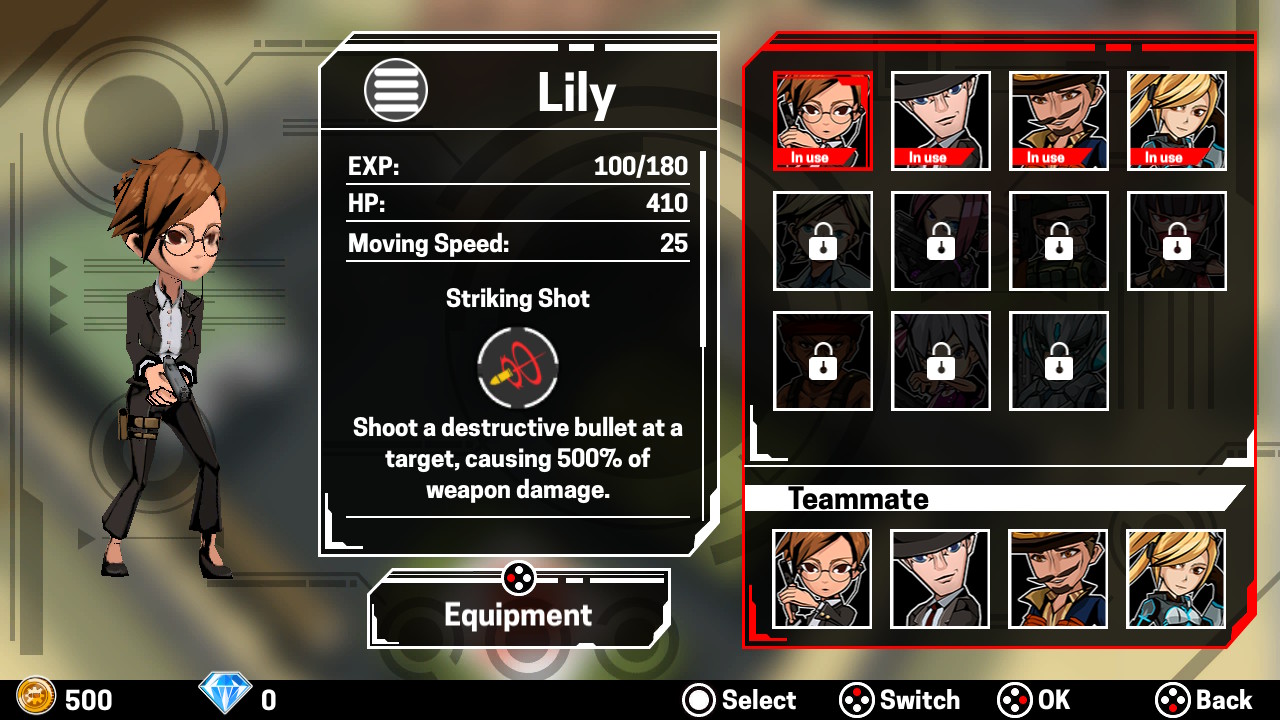Click the OK button icon in bottom bar
Image resolution: width=1280 pixels, height=720 pixels.
[1013, 700]
